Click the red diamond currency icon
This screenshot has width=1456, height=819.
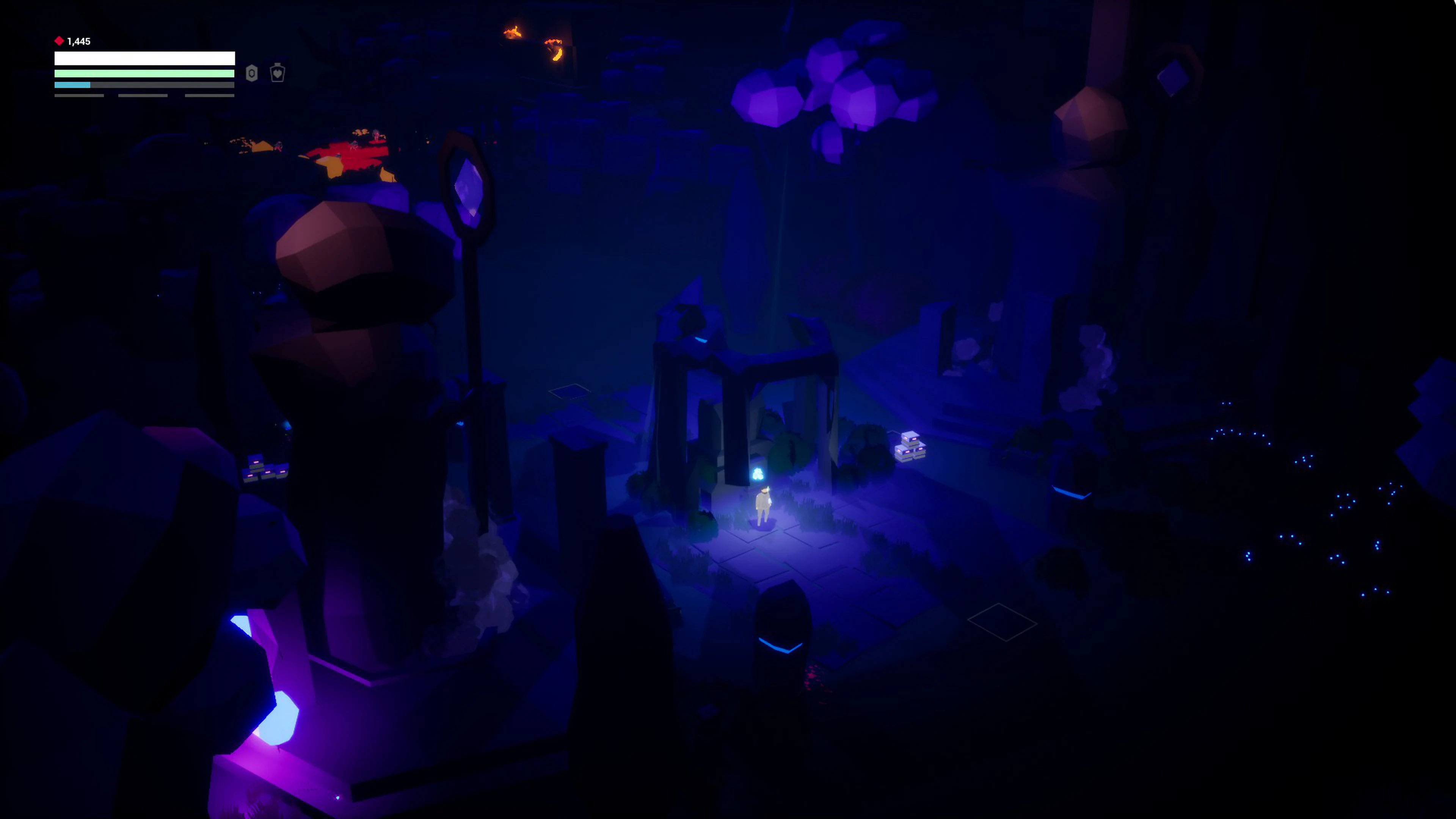click(x=60, y=41)
